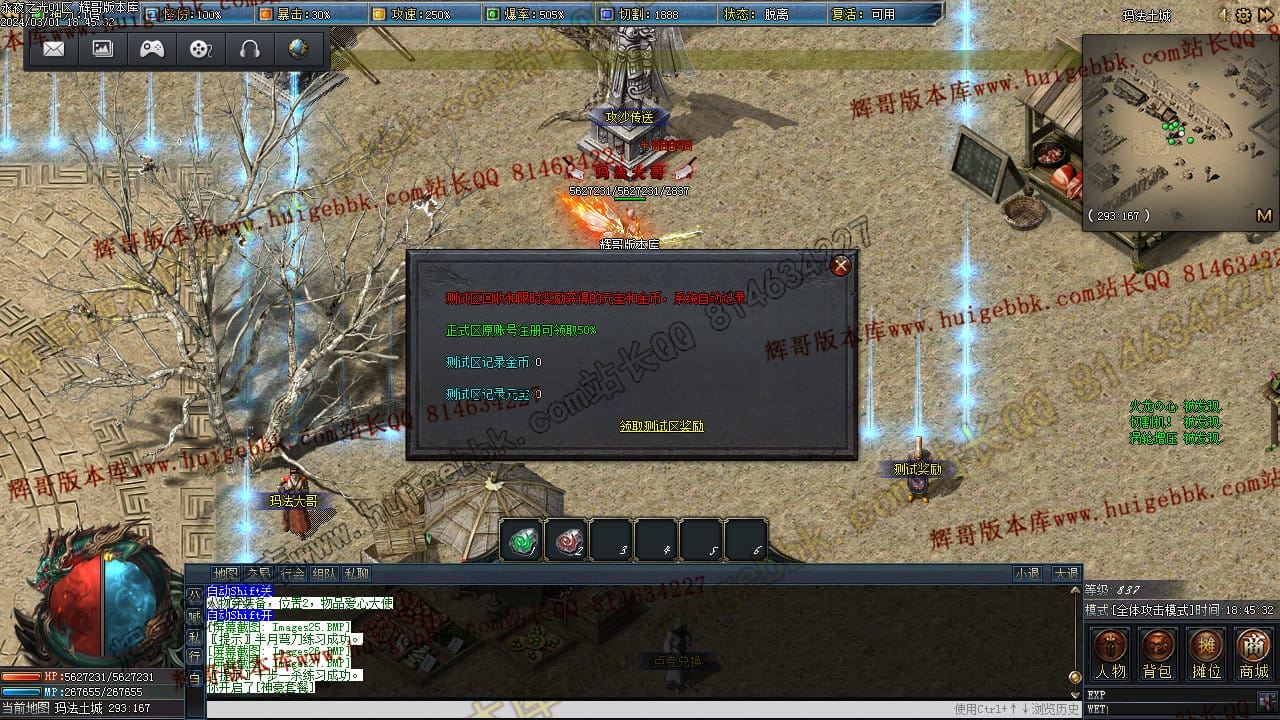Click the globe icon in the top toolbar
1280x720 pixels.
click(x=298, y=49)
